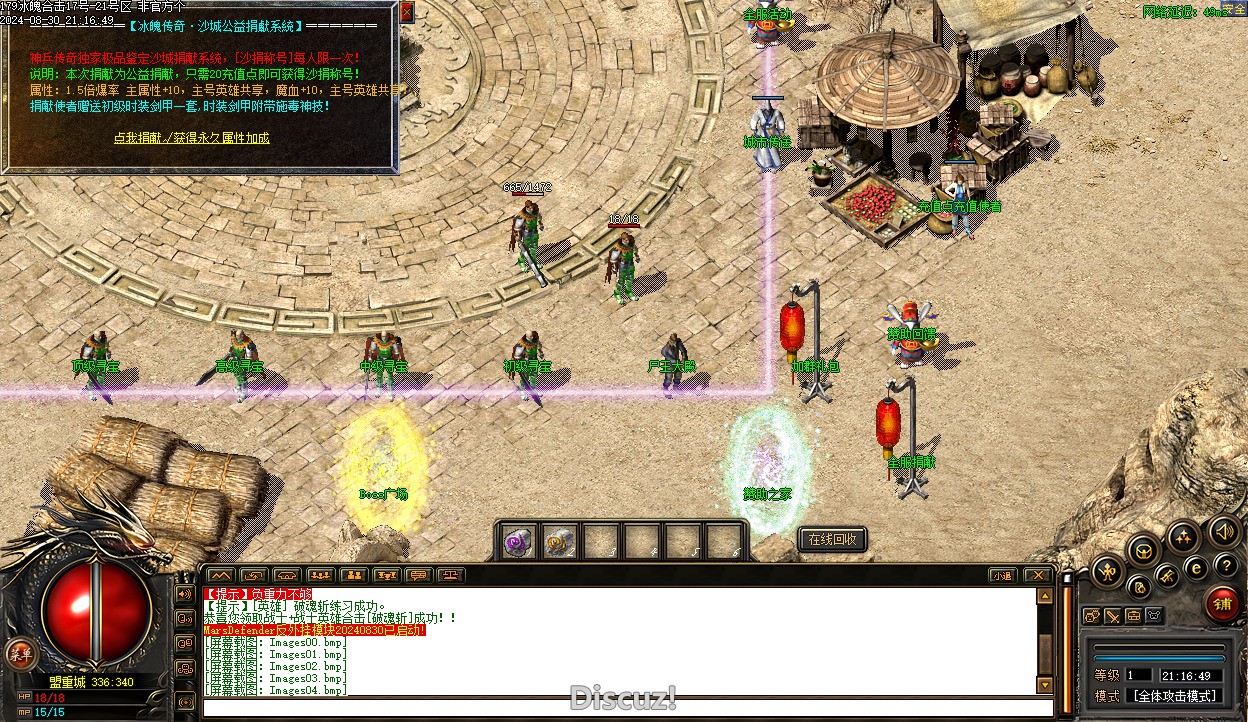Open the round 菜单 menu button

tap(17, 654)
